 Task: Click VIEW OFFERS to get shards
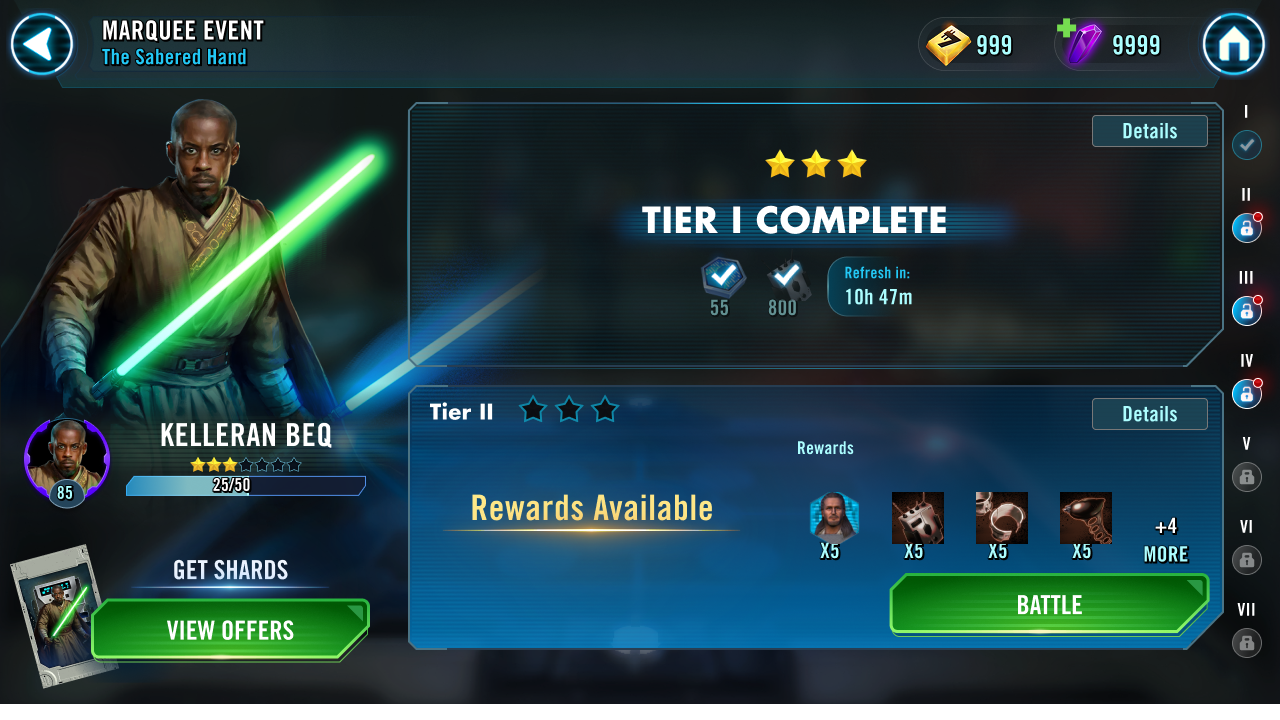230,630
